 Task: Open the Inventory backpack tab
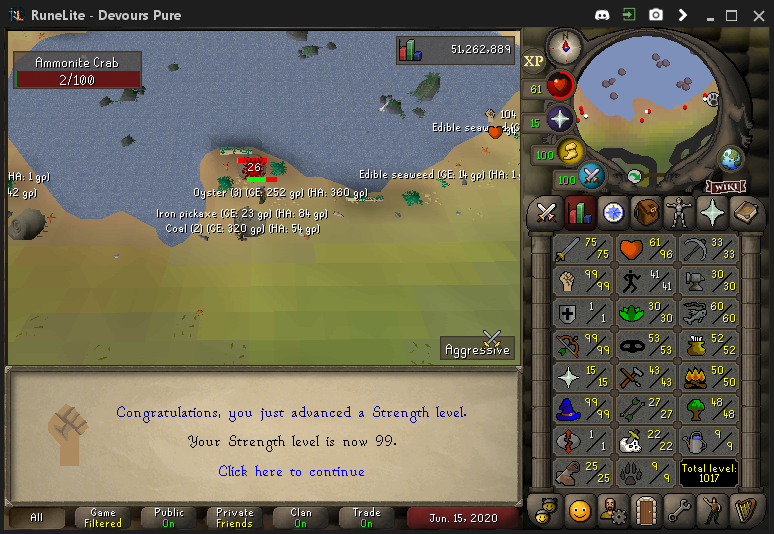[646, 212]
